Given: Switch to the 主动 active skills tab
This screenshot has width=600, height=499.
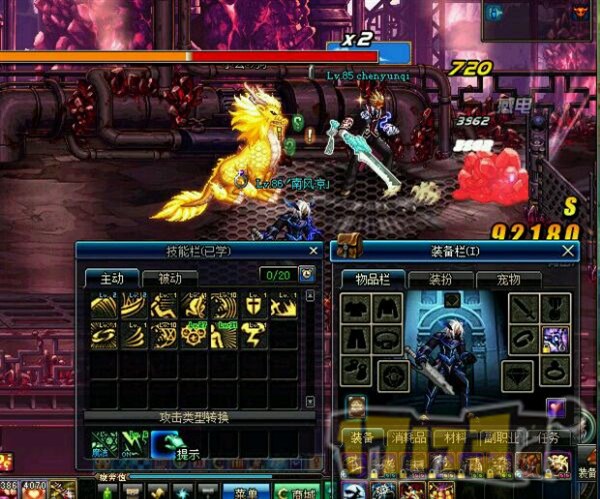Looking at the screenshot, I should coord(110,278).
